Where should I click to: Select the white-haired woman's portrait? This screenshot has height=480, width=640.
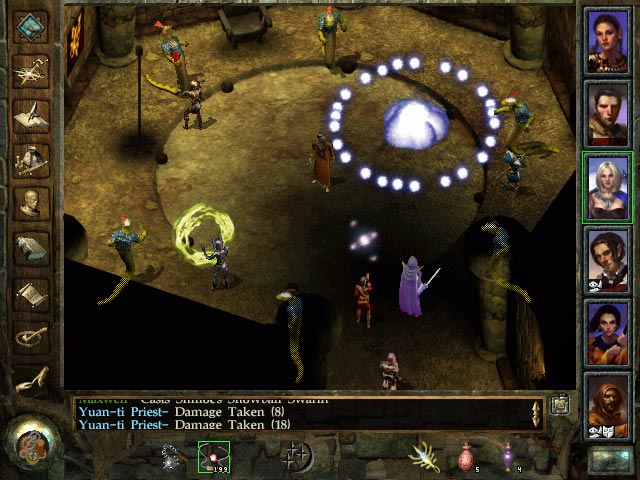pyautogui.click(x=608, y=186)
